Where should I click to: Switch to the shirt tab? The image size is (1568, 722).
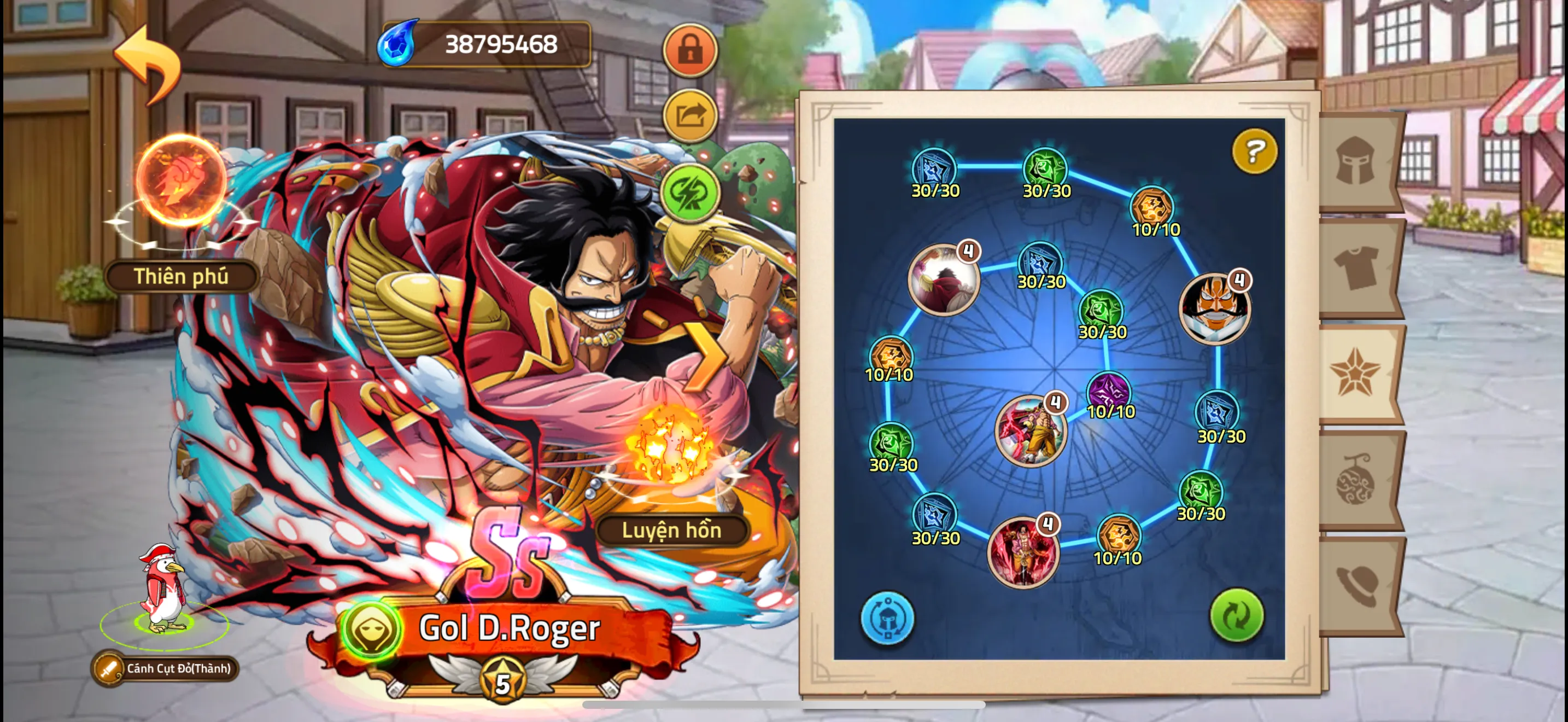[1357, 268]
